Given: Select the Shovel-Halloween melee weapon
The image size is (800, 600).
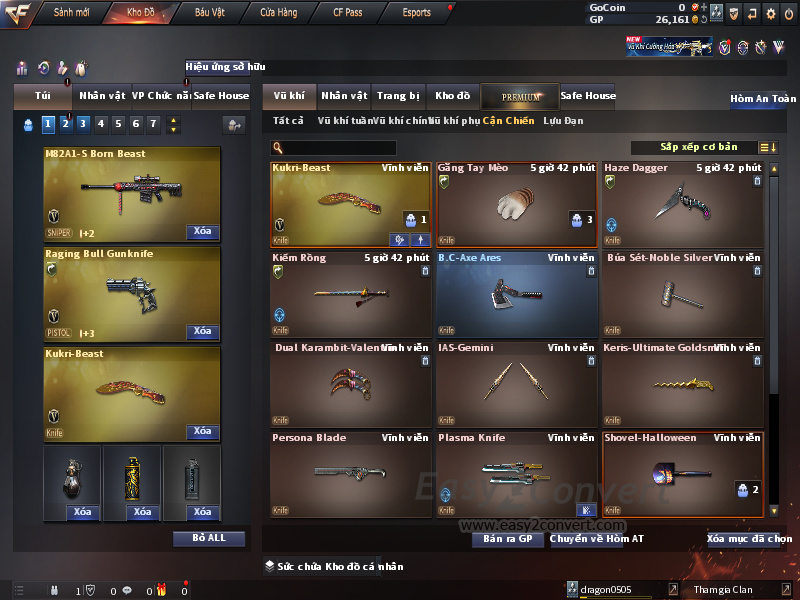Looking at the screenshot, I should (683, 474).
